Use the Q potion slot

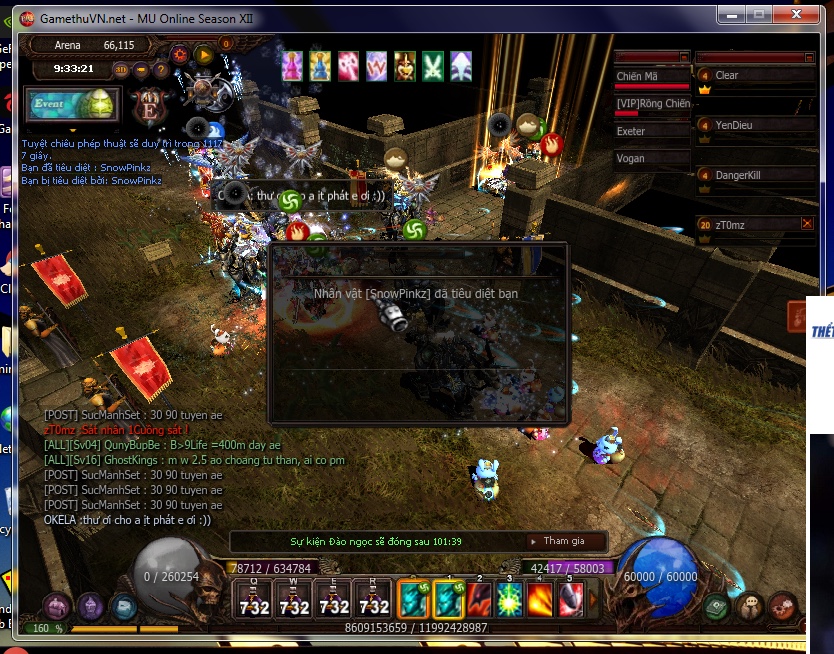(254, 599)
